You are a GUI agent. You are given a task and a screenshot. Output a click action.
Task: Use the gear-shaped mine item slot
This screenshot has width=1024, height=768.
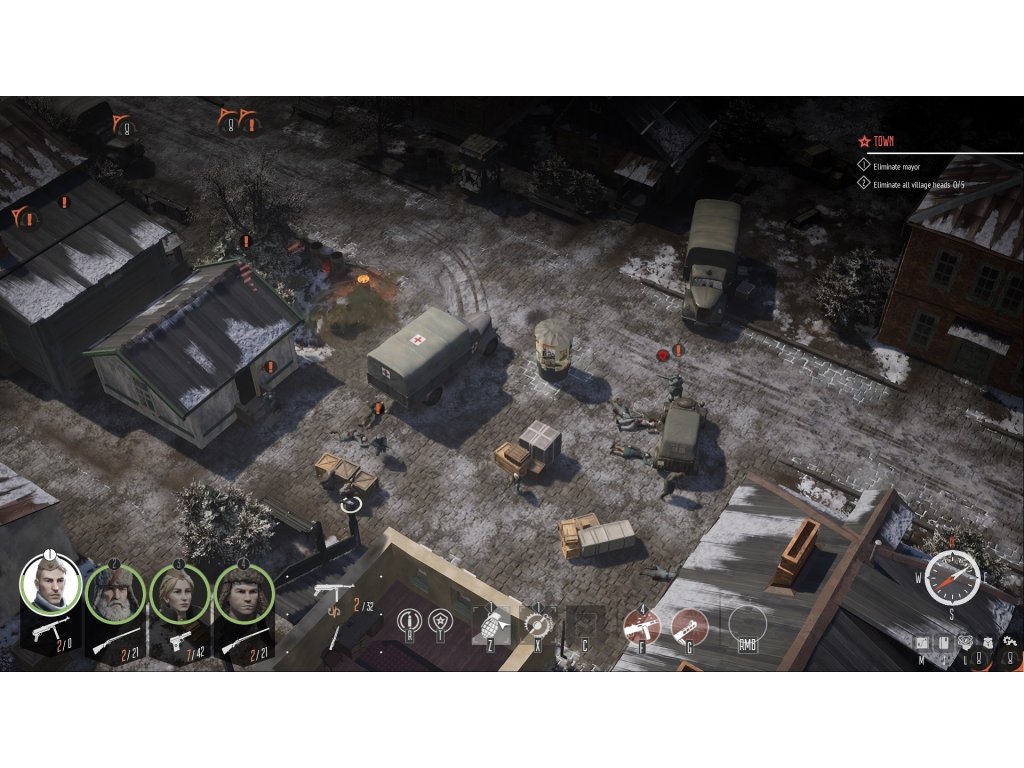click(x=537, y=625)
